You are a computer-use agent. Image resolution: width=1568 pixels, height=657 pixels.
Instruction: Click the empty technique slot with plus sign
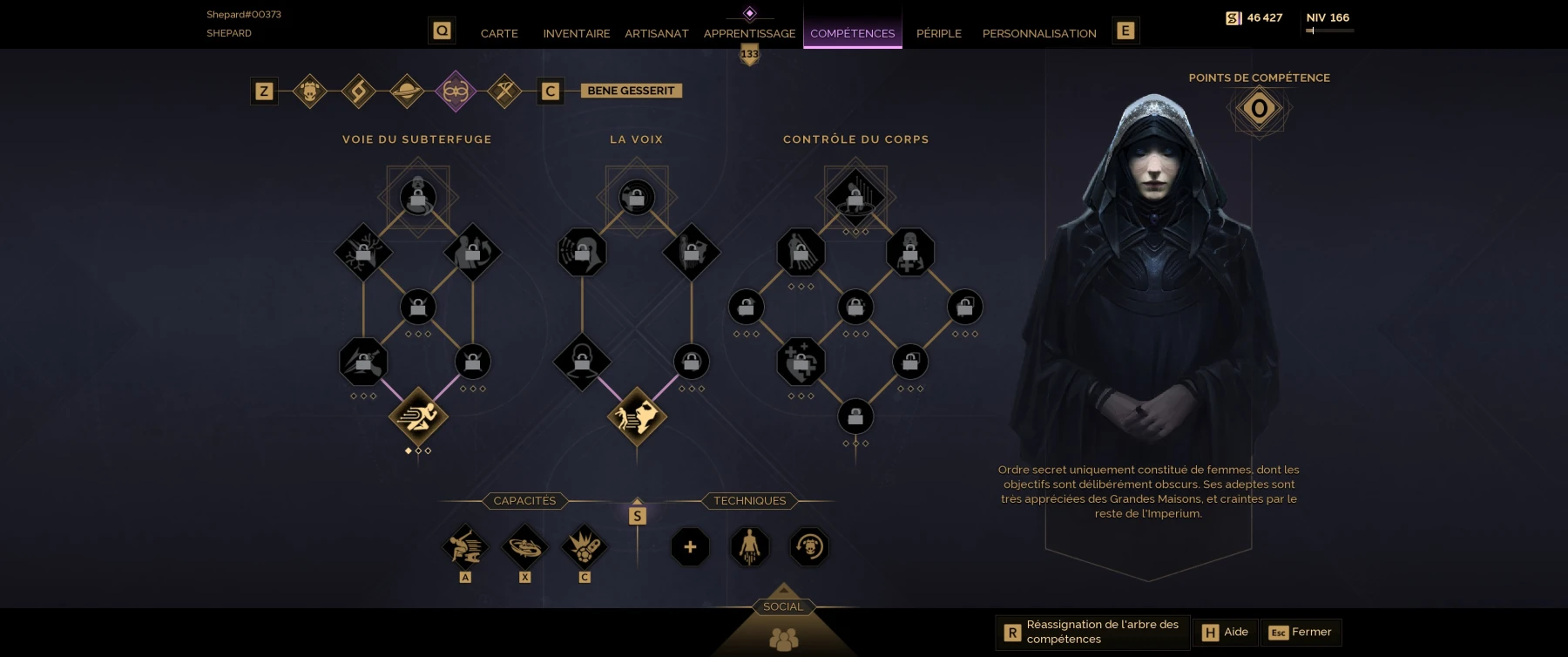point(690,547)
